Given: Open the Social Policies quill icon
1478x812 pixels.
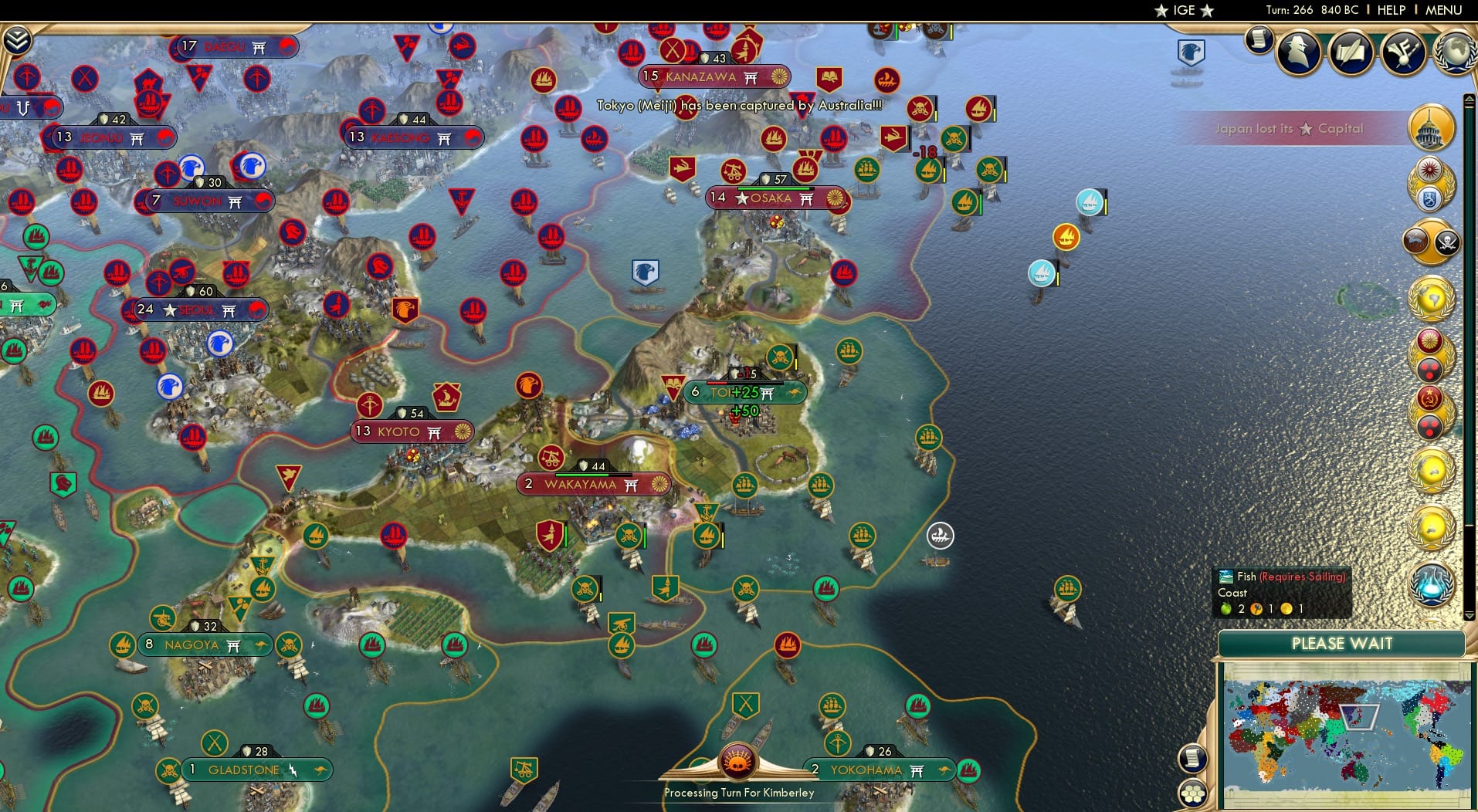Looking at the screenshot, I should [x=1351, y=50].
